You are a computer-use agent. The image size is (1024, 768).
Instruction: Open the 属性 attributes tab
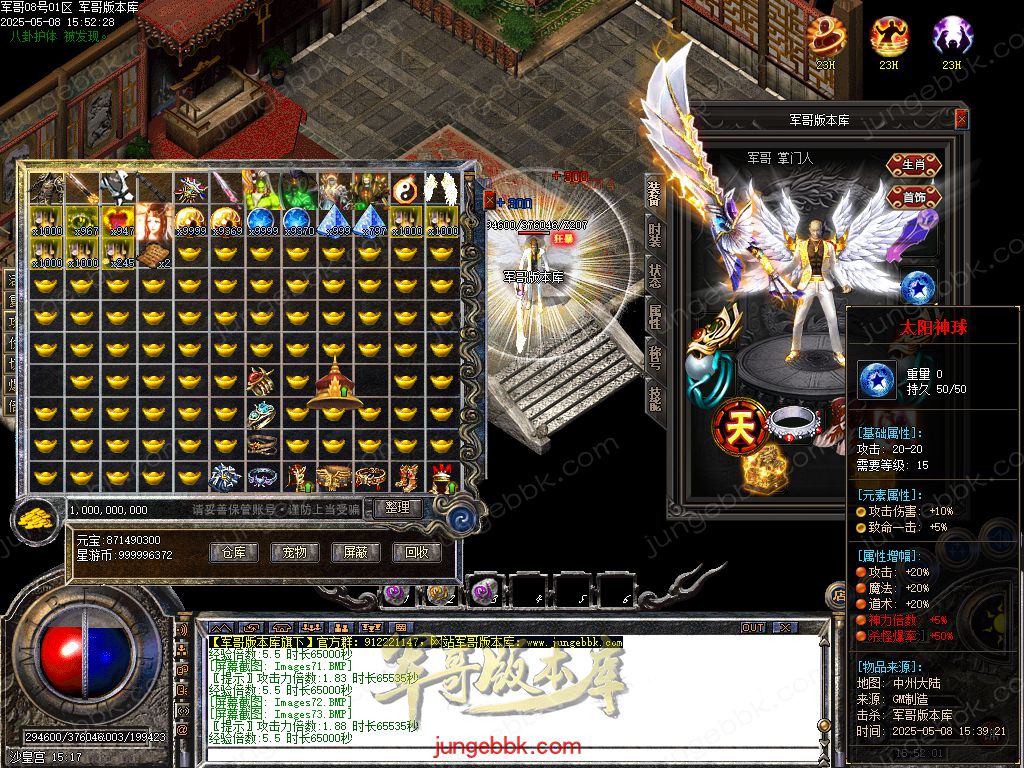(x=655, y=318)
